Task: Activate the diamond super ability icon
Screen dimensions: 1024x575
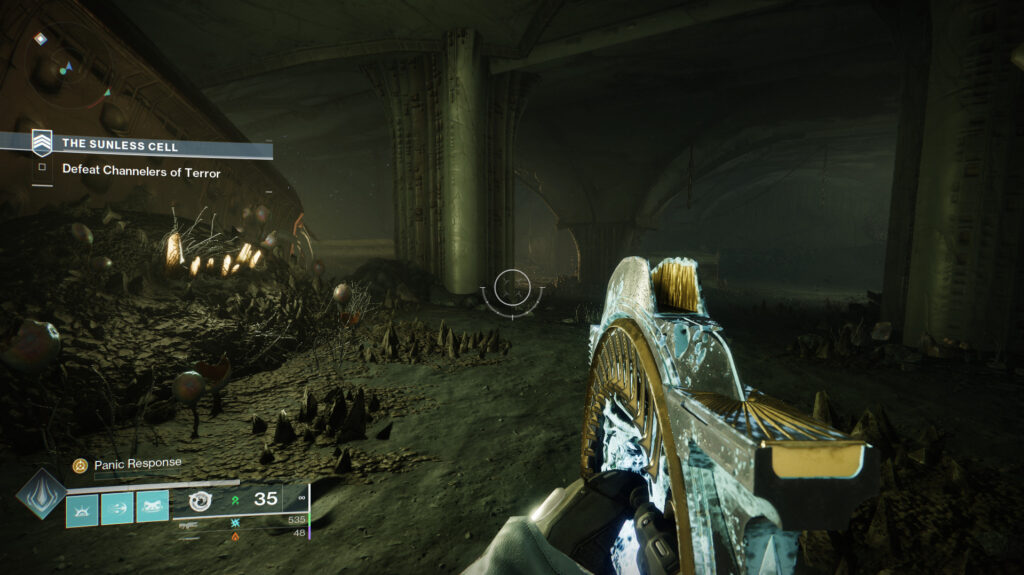Action: [41, 492]
